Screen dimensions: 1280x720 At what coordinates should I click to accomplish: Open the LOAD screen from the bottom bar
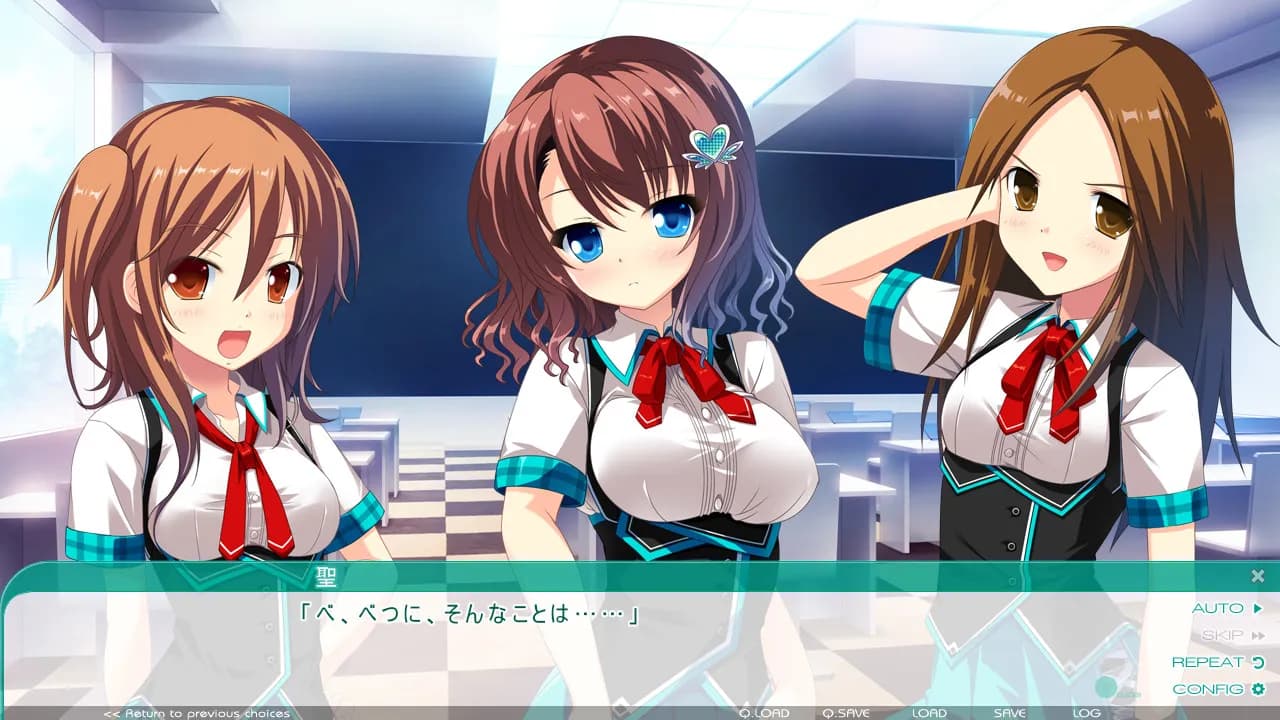point(930,713)
